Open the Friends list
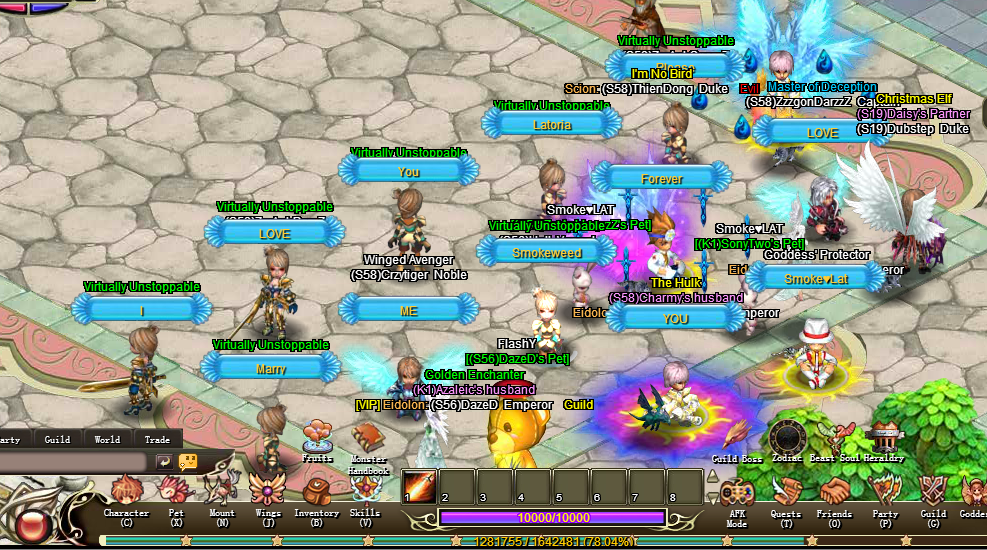 point(834,493)
